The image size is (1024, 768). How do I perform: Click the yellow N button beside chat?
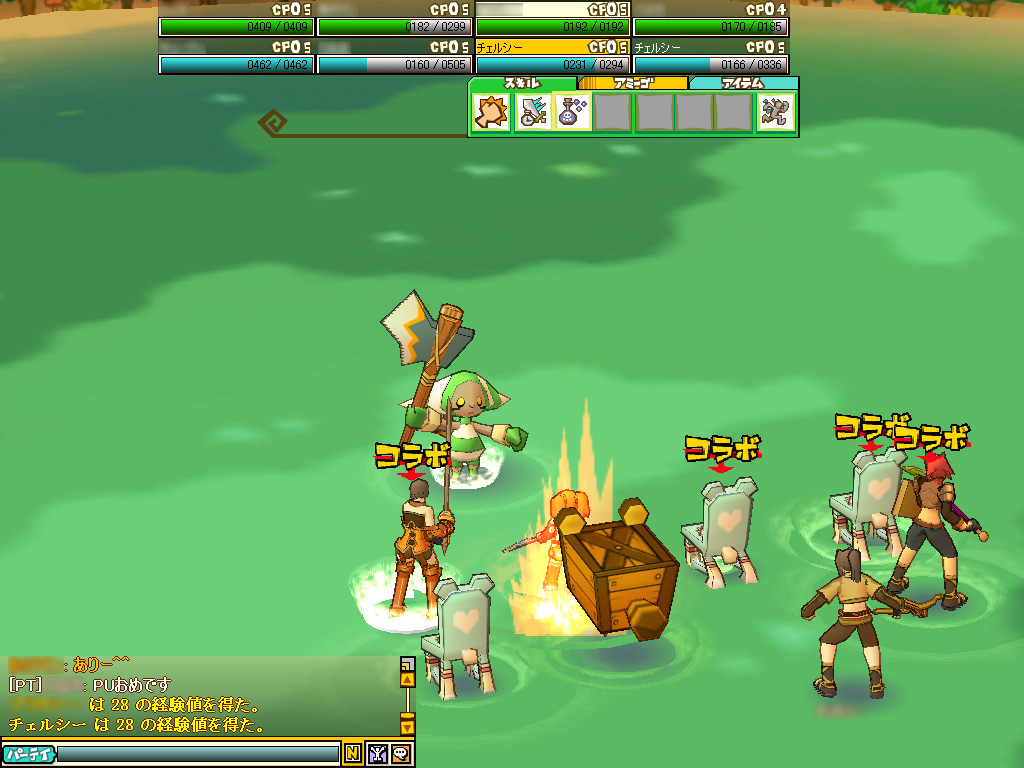coord(353,754)
